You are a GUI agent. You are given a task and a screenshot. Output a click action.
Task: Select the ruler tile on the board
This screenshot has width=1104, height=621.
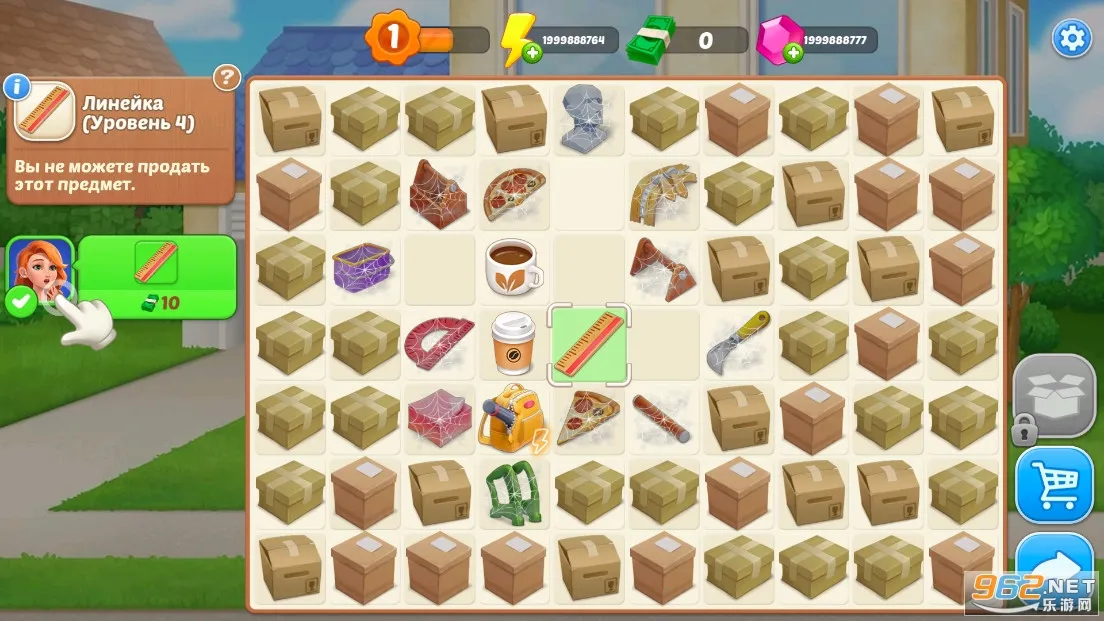click(589, 343)
